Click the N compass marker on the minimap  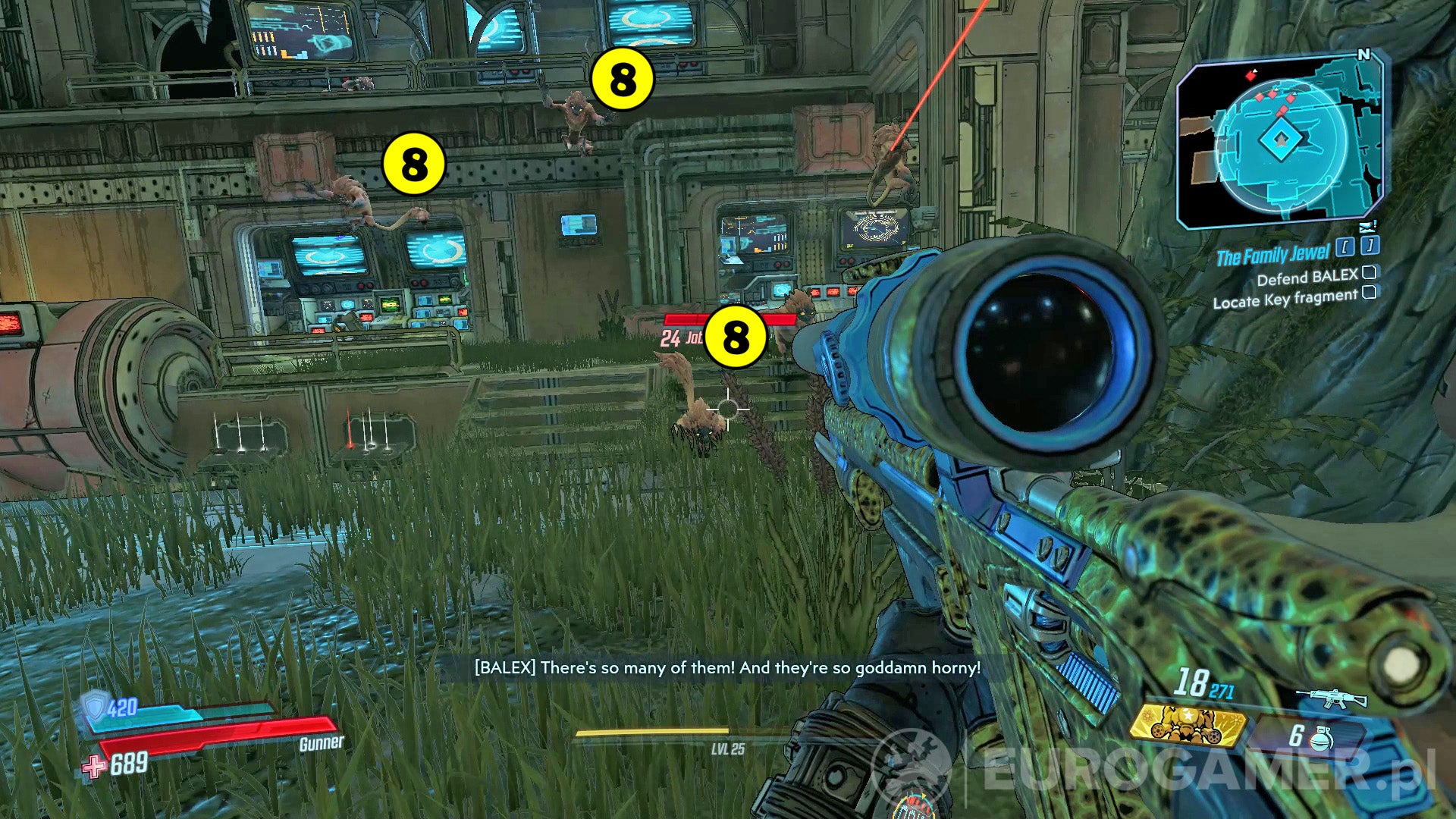click(1365, 53)
